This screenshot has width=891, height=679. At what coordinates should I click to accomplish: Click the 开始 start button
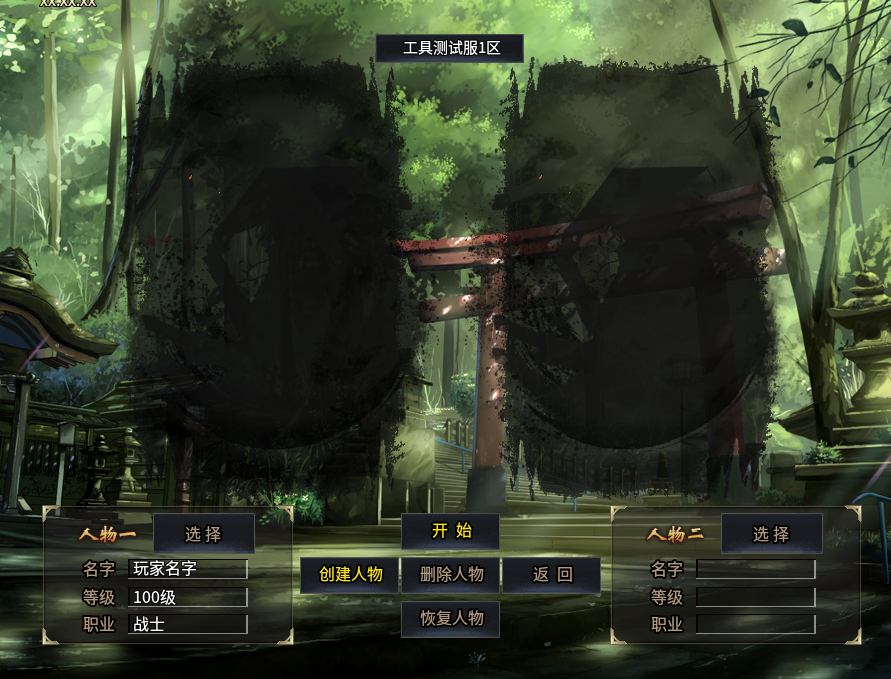click(x=450, y=531)
